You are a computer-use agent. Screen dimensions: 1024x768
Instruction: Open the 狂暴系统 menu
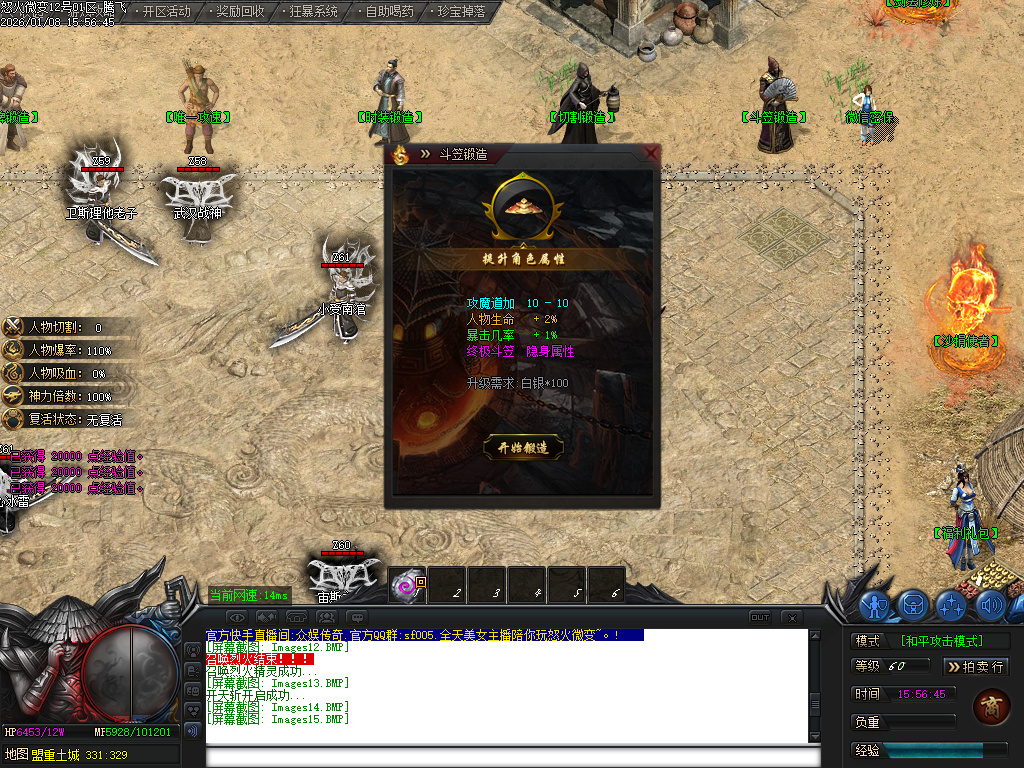coord(313,12)
